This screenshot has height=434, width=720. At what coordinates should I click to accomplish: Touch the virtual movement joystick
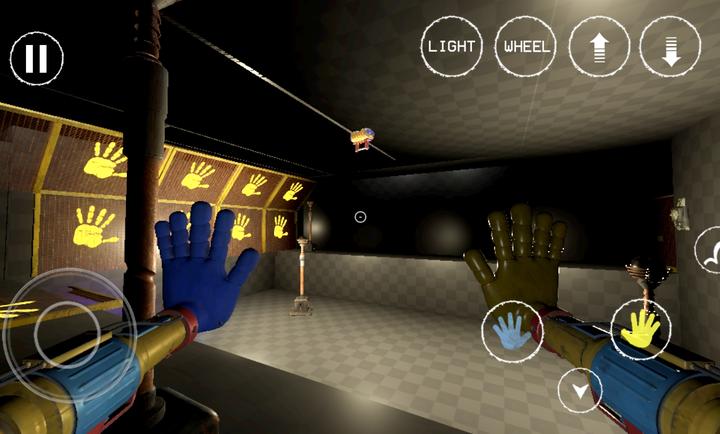(x=66, y=333)
